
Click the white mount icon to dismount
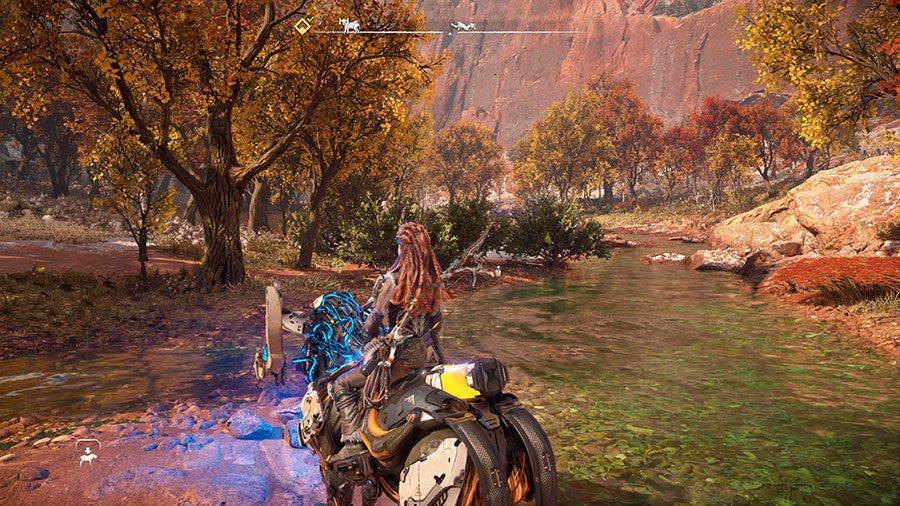(88, 455)
